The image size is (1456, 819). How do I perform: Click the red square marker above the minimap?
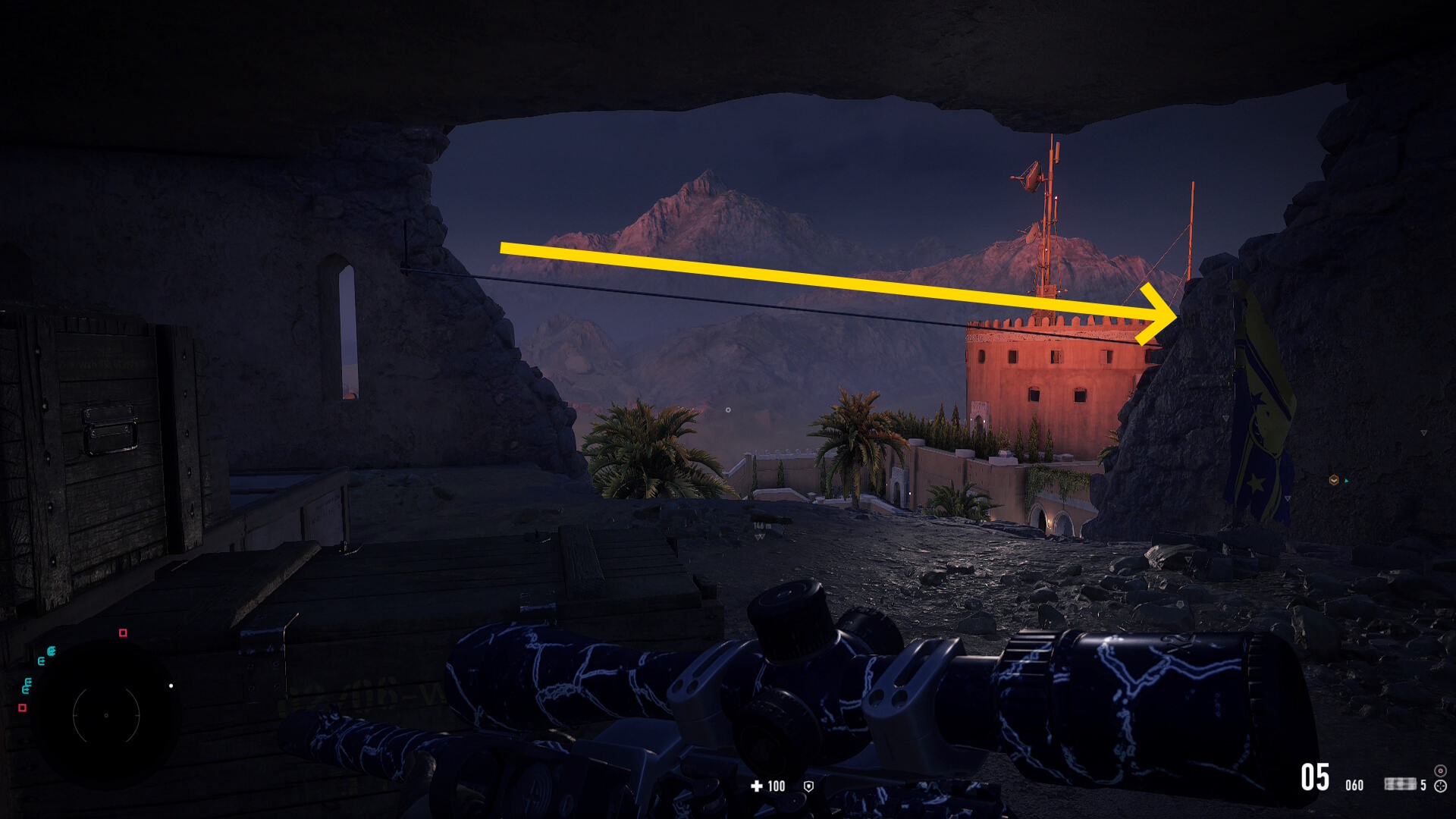coord(123,632)
